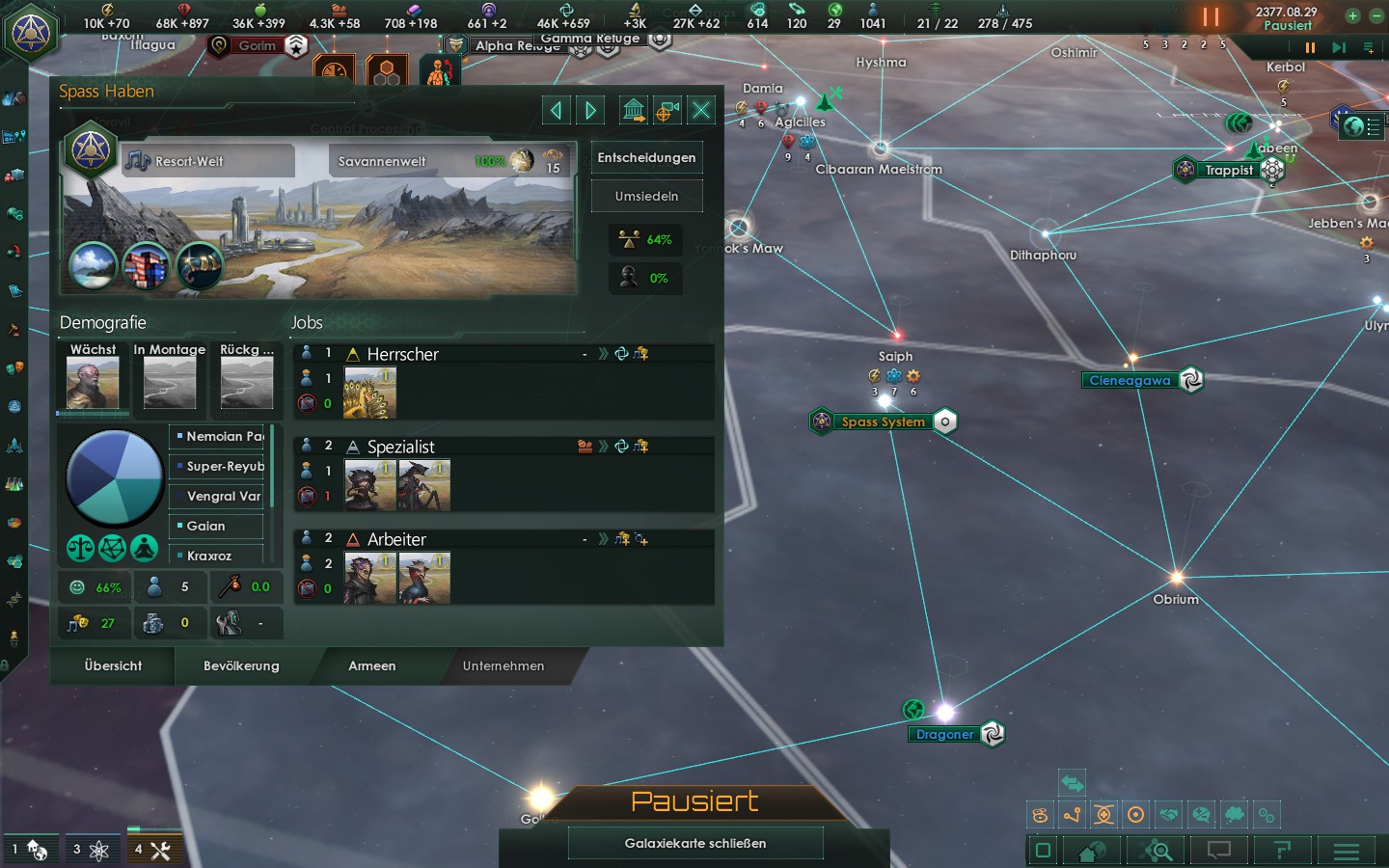Screen dimensions: 1389x868
Task: Open the Armeen tab
Action: pos(371,665)
